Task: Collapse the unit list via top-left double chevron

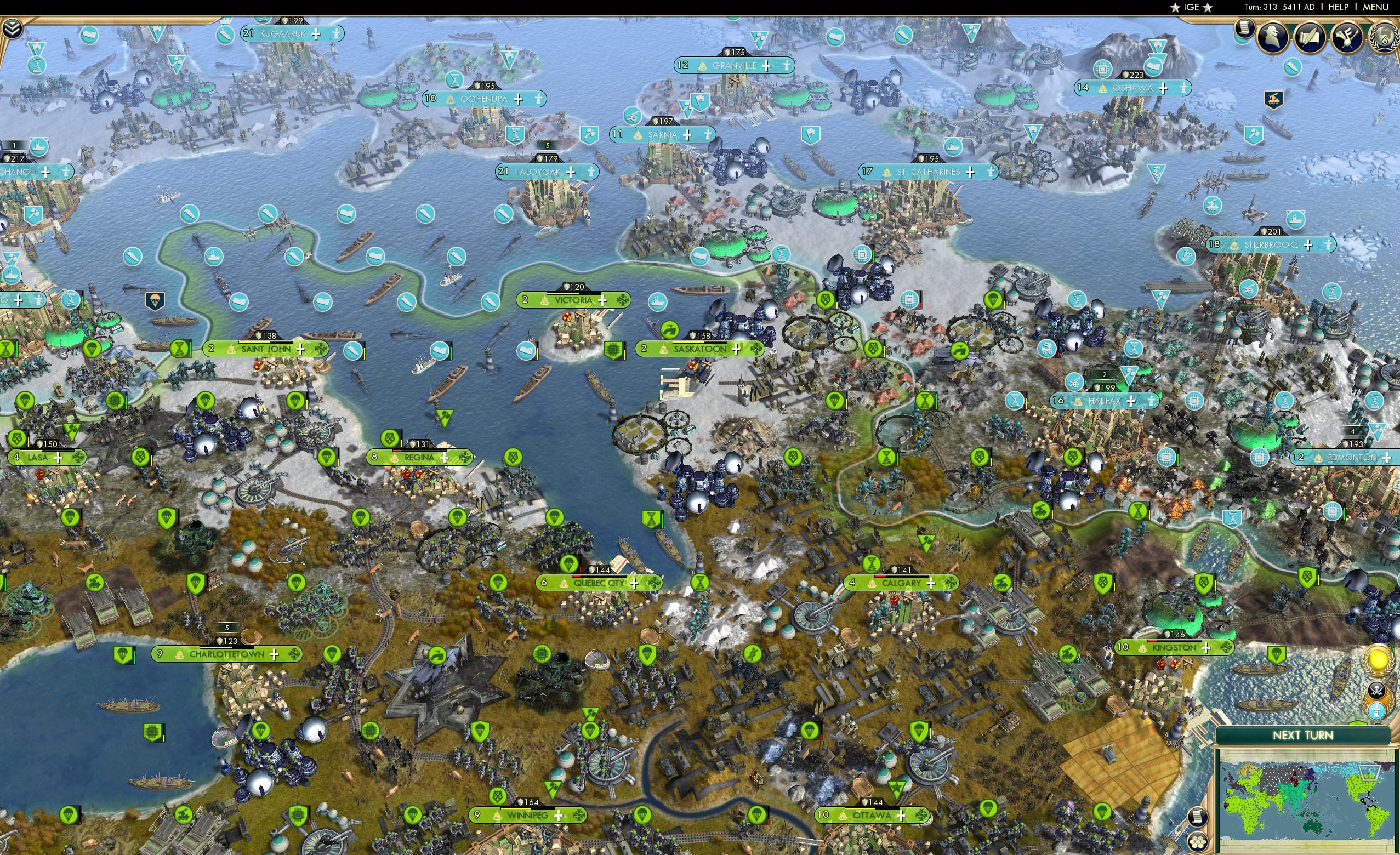Action: coord(12,27)
